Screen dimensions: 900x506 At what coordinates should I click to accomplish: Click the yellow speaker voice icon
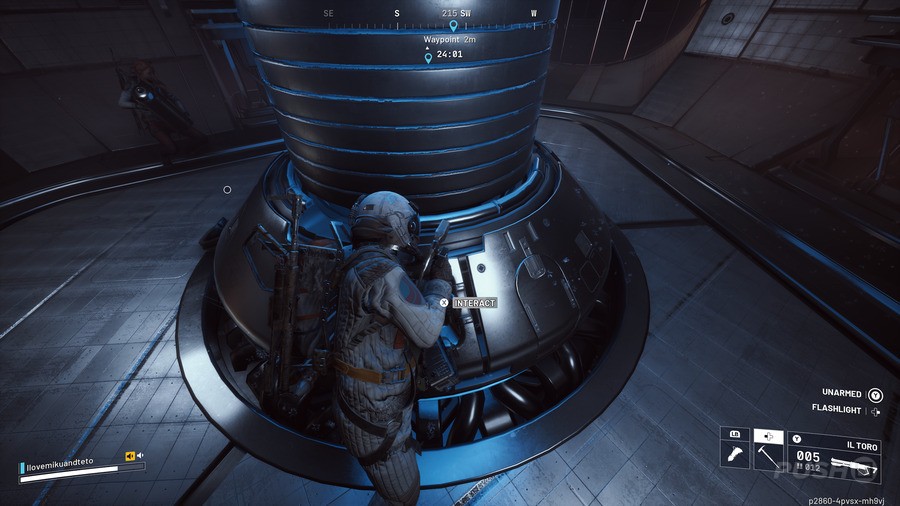click(130, 456)
